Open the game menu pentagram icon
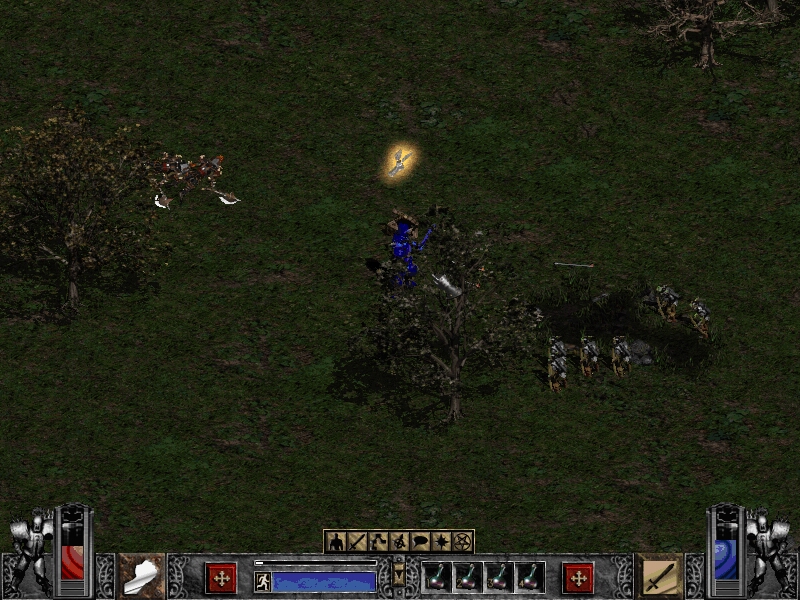Viewport: 800px width, 600px height. point(462,542)
